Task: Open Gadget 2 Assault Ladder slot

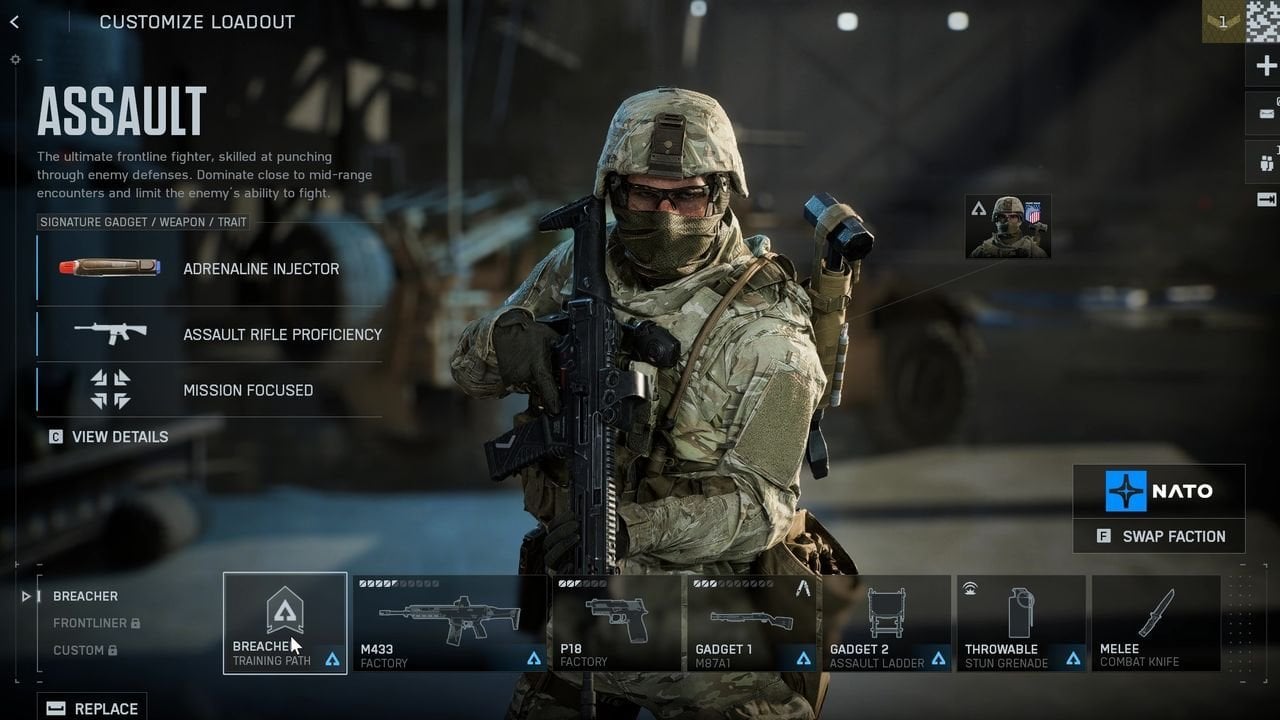Action: [x=887, y=623]
